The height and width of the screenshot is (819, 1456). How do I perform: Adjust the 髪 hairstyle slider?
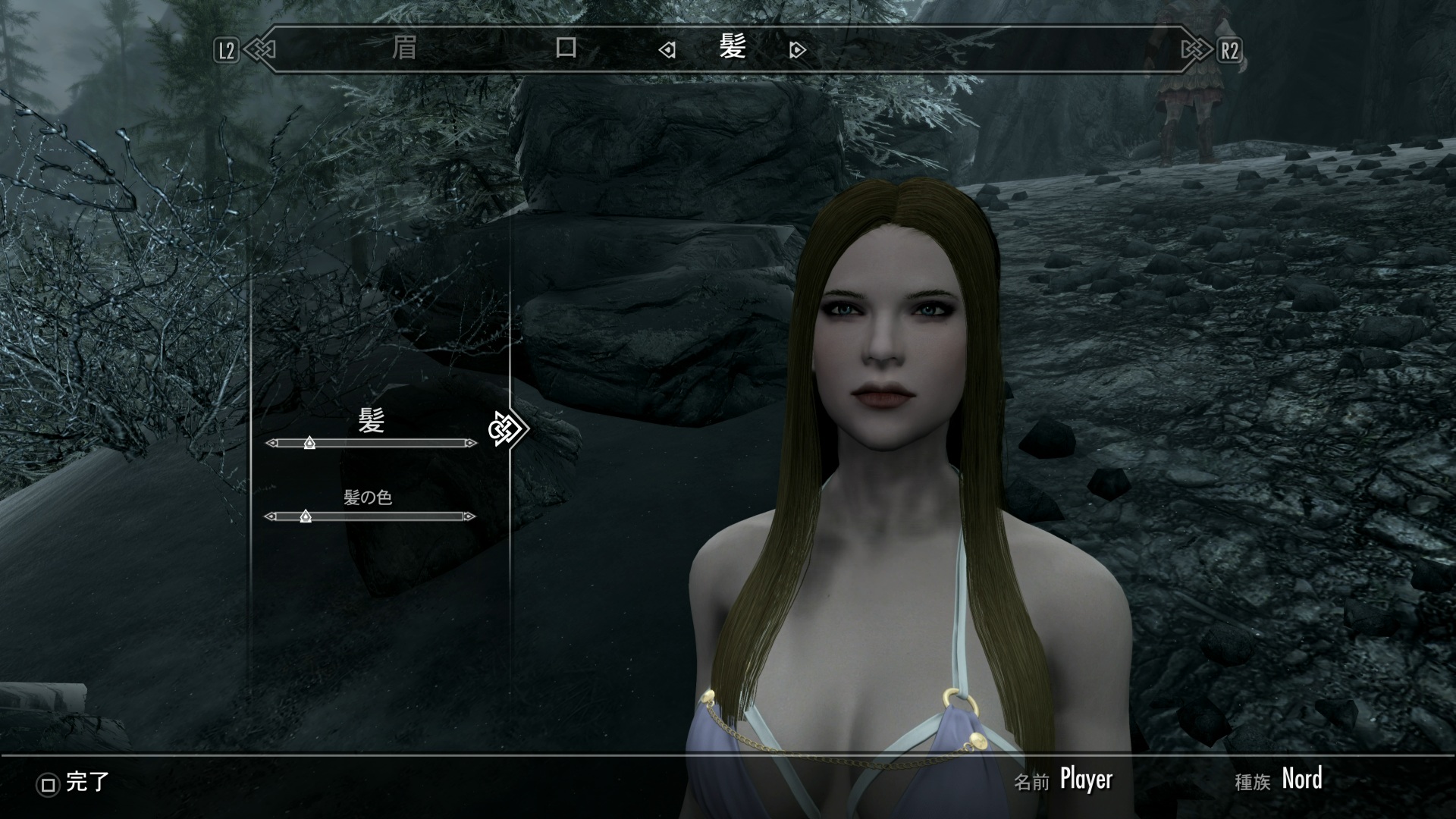(x=309, y=443)
